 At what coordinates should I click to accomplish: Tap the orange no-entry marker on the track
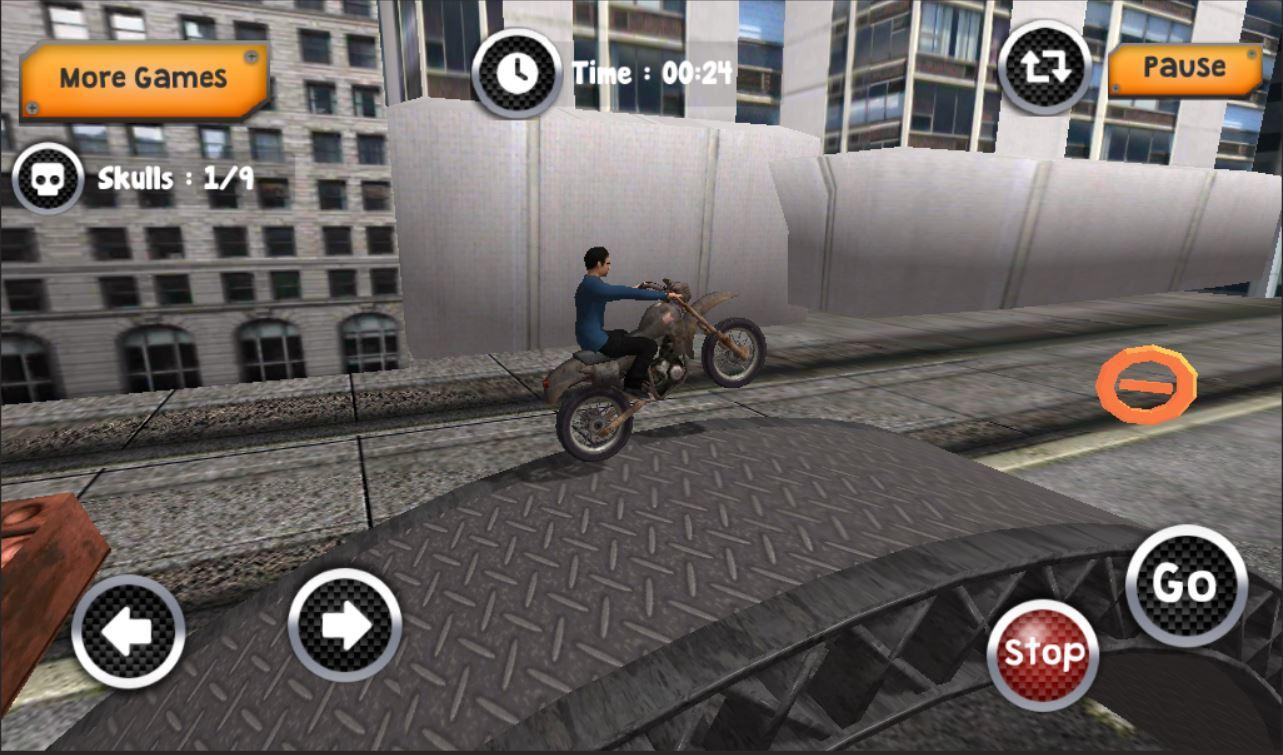click(1148, 384)
